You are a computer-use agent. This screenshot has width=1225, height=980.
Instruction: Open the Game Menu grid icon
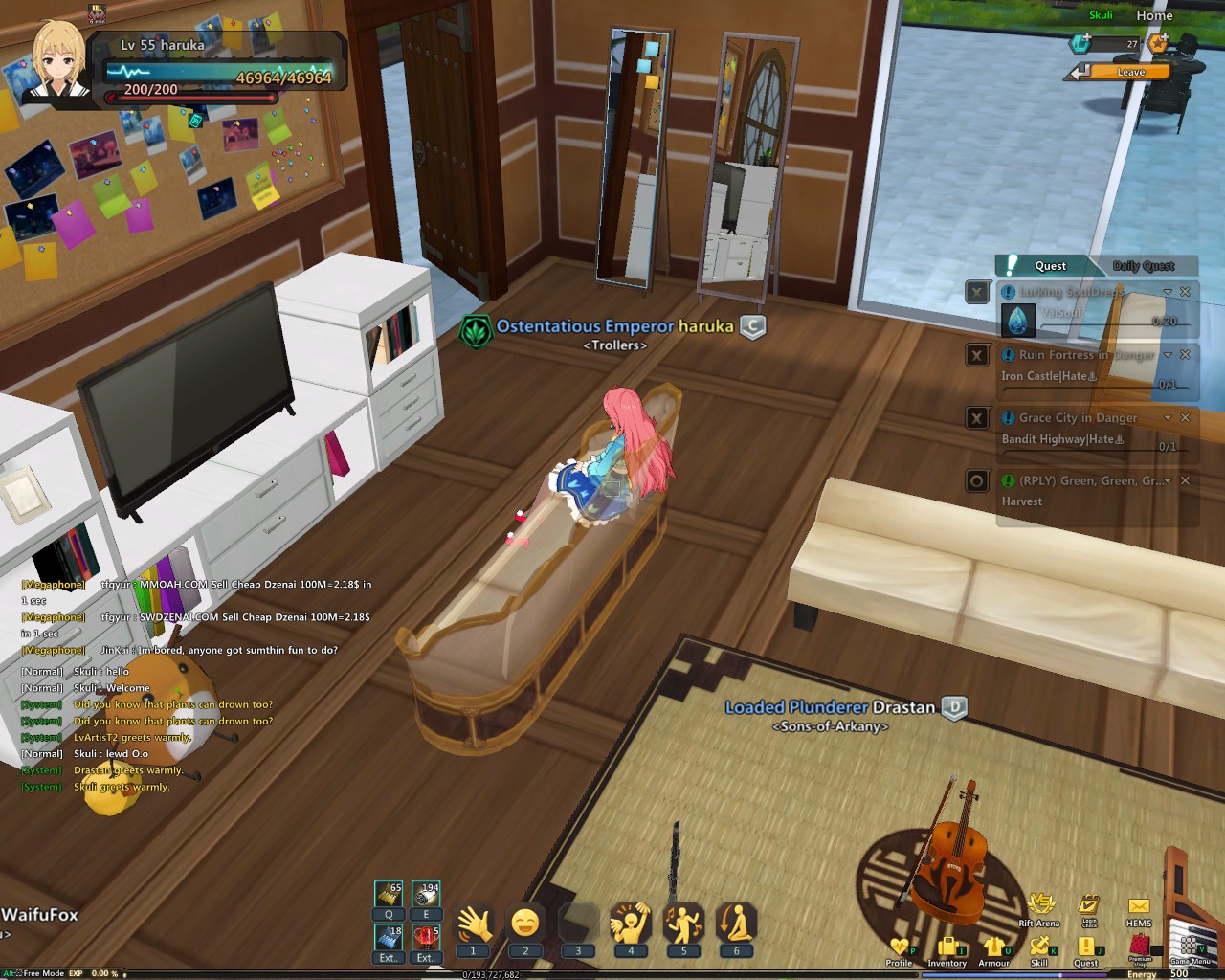1190,947
